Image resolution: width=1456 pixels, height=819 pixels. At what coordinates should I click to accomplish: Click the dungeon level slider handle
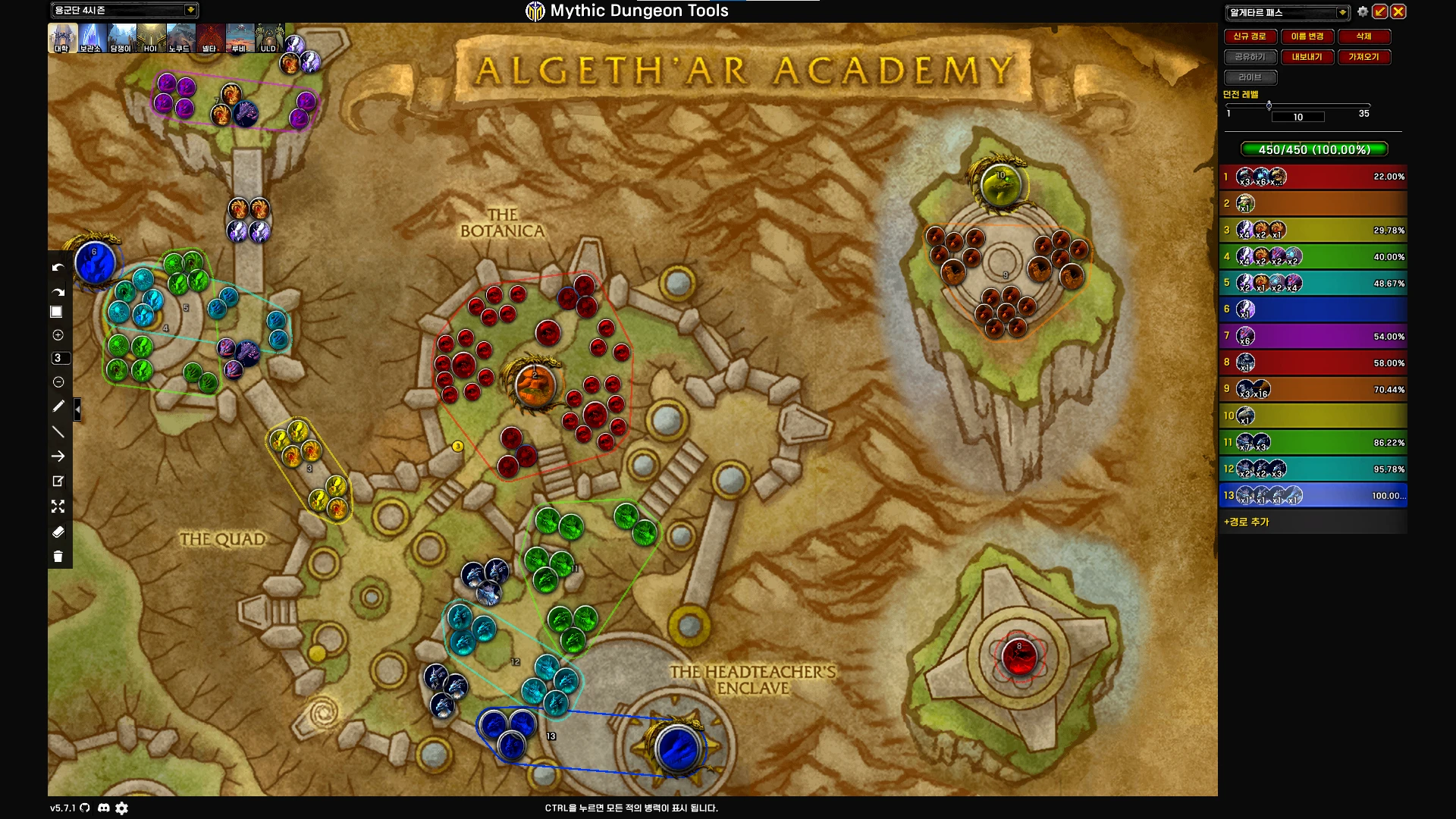1269,105
